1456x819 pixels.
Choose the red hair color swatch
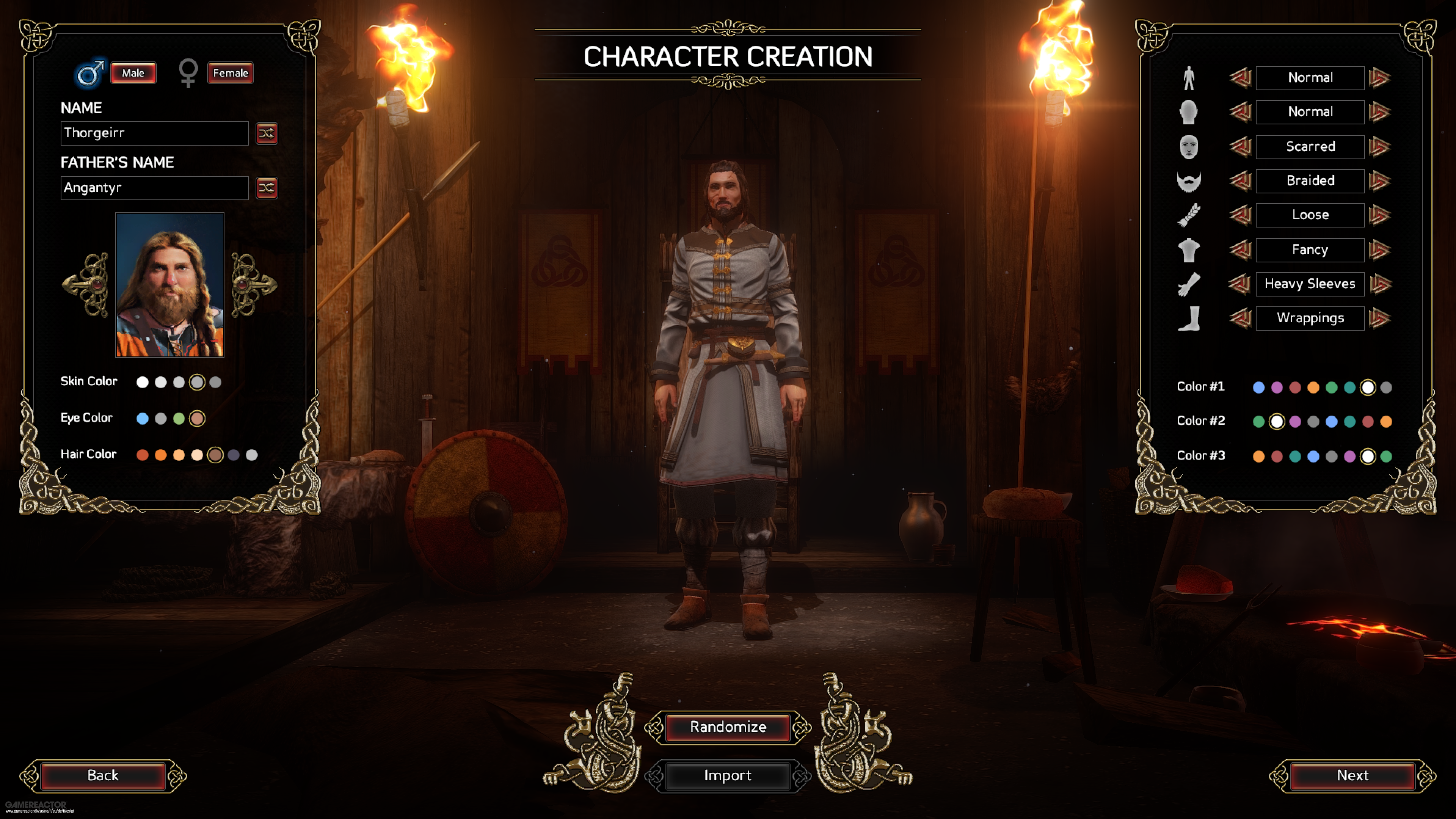(143, 455)
